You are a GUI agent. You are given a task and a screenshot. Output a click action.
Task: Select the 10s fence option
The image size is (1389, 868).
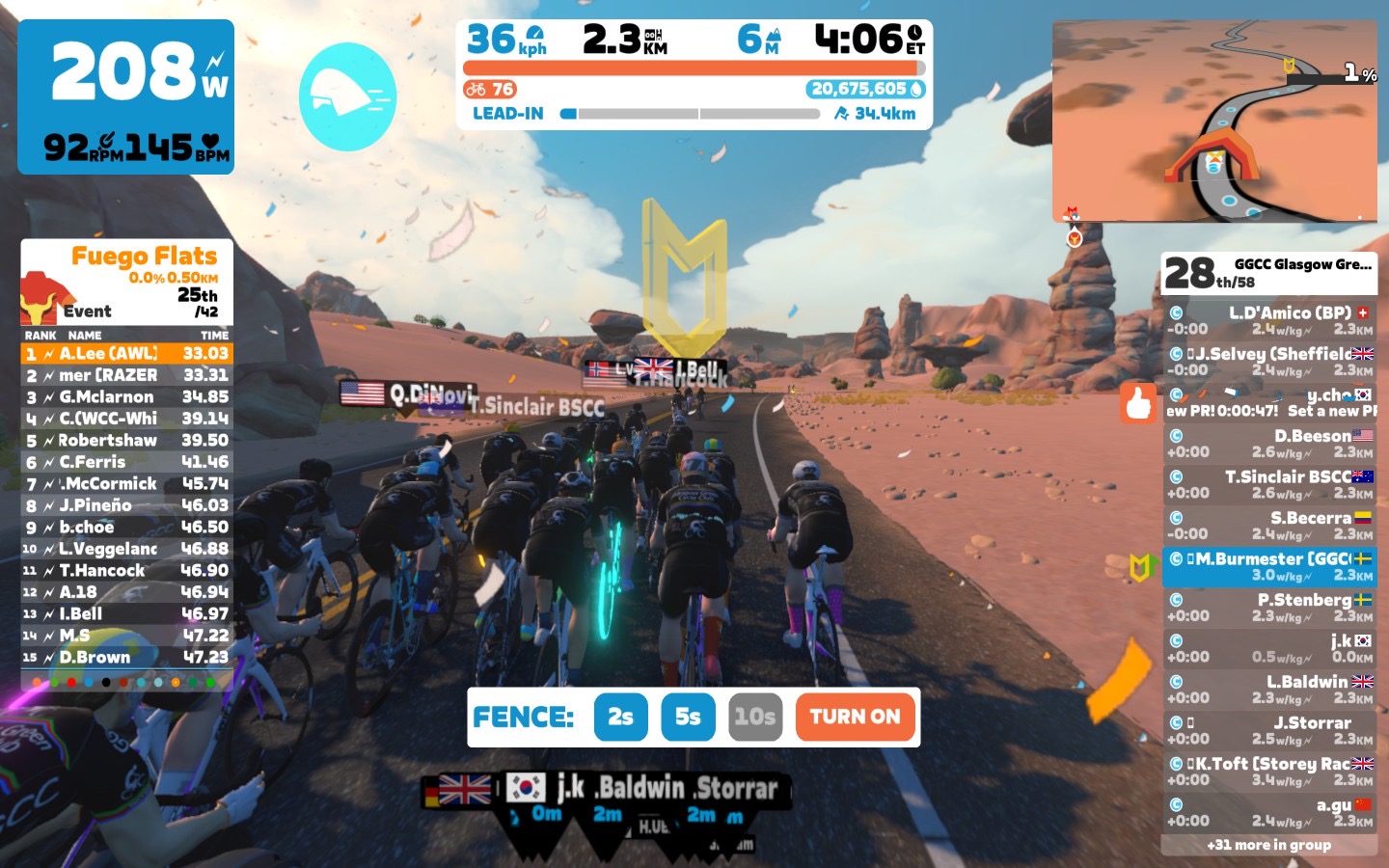click(754, 717)
